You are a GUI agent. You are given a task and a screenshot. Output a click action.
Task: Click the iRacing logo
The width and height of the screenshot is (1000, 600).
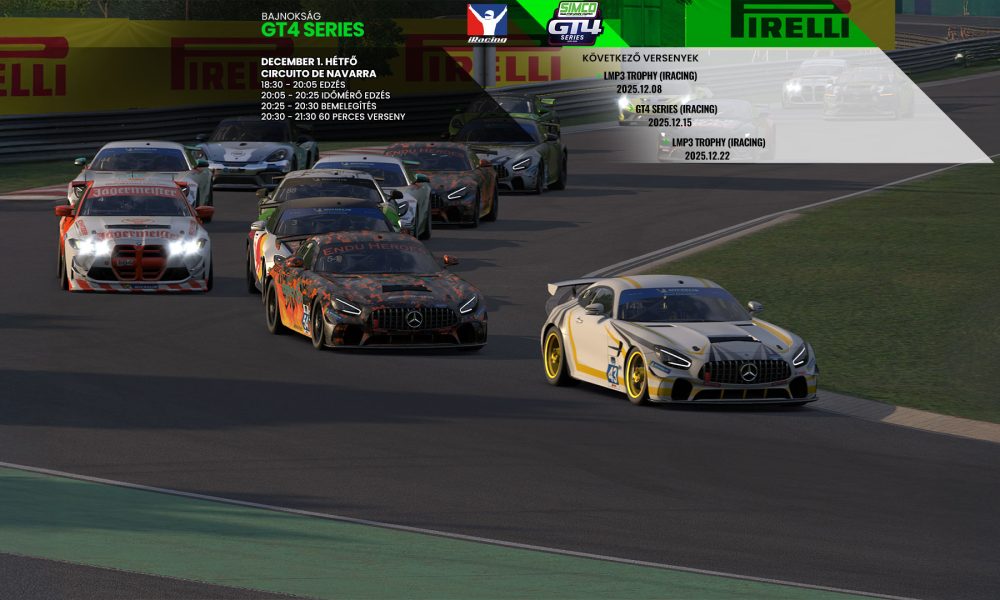[487, 23]
